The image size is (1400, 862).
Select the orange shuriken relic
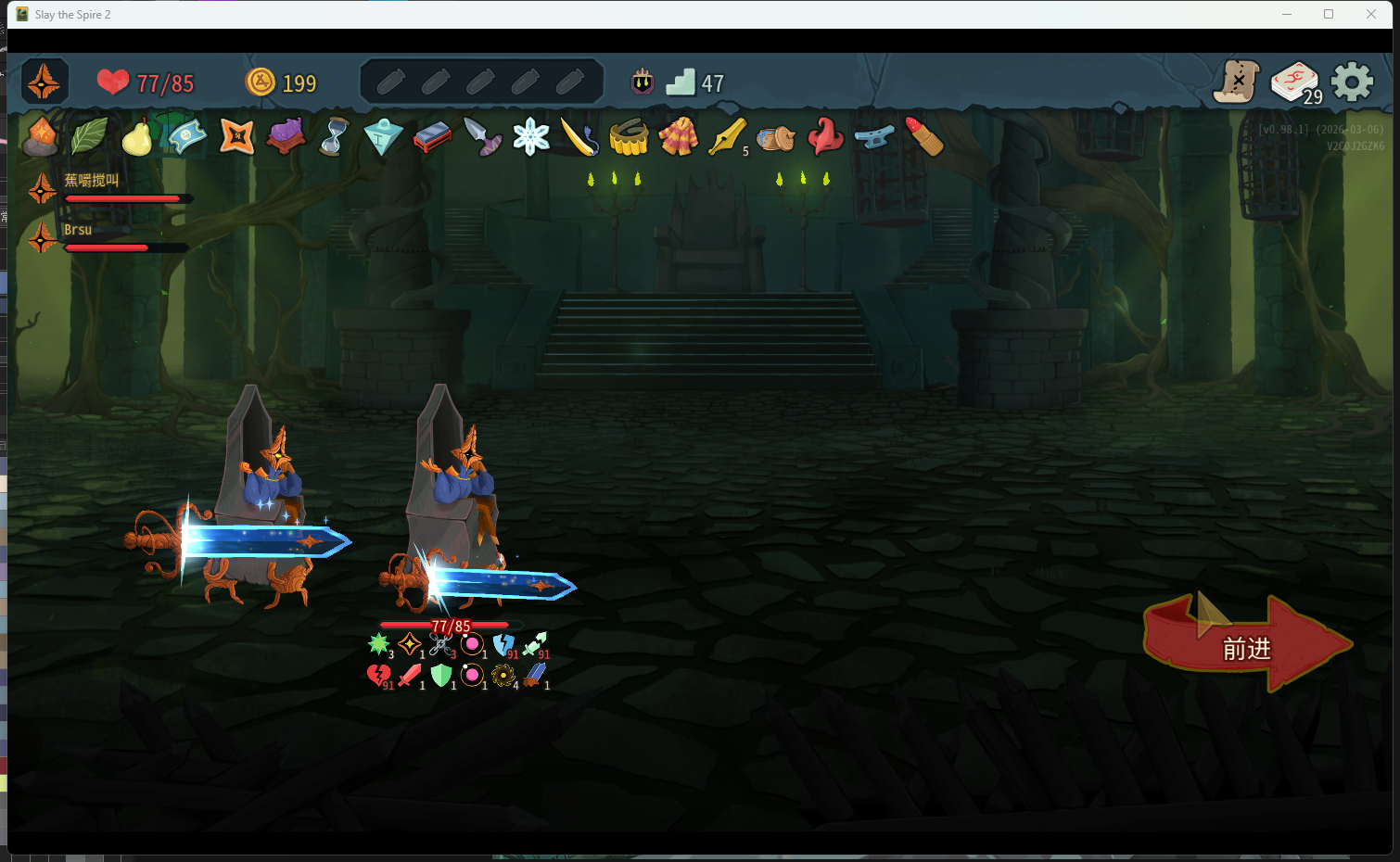pos(236,137)
